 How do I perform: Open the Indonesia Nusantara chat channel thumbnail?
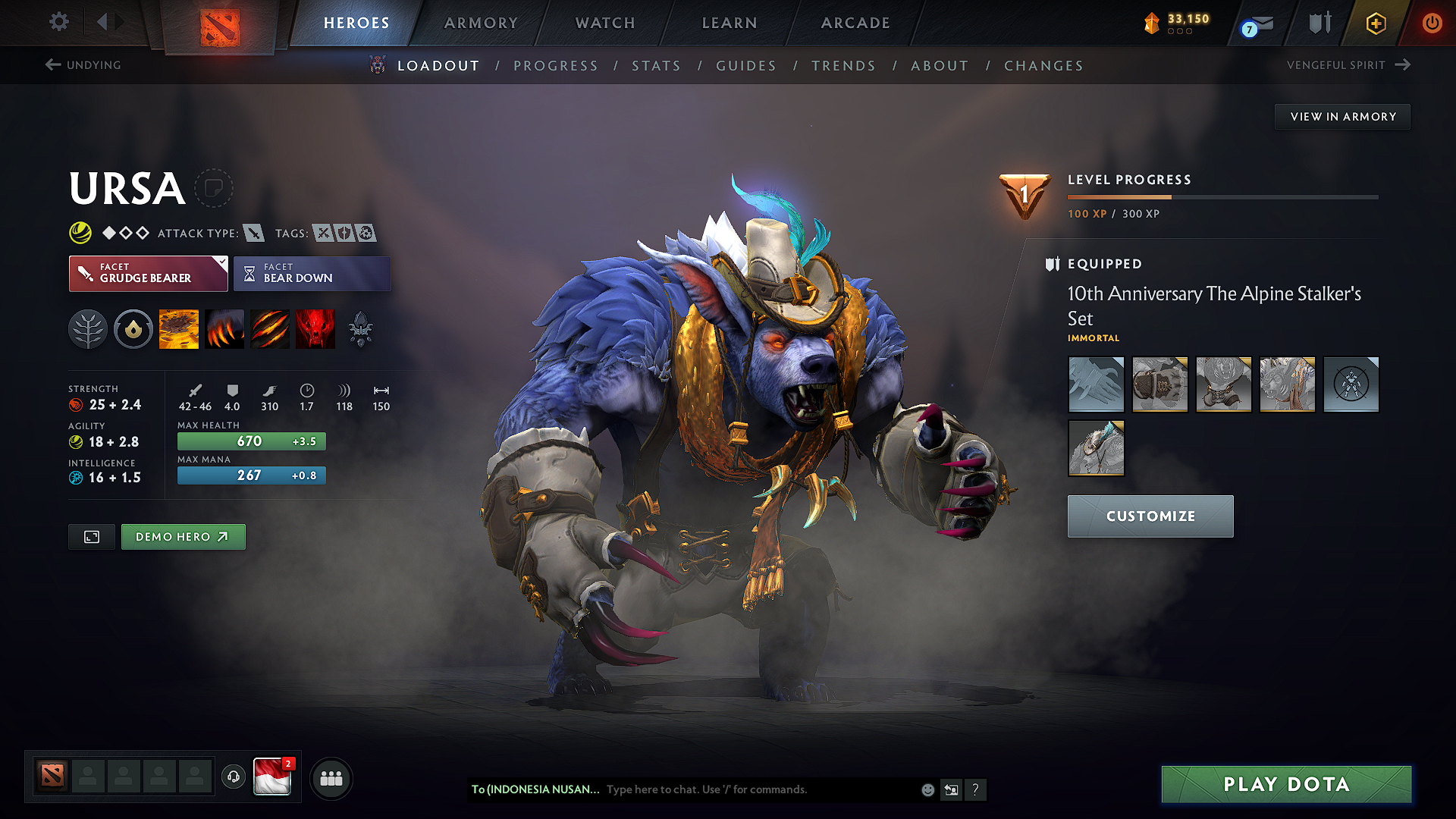click(x=273, y=778)
